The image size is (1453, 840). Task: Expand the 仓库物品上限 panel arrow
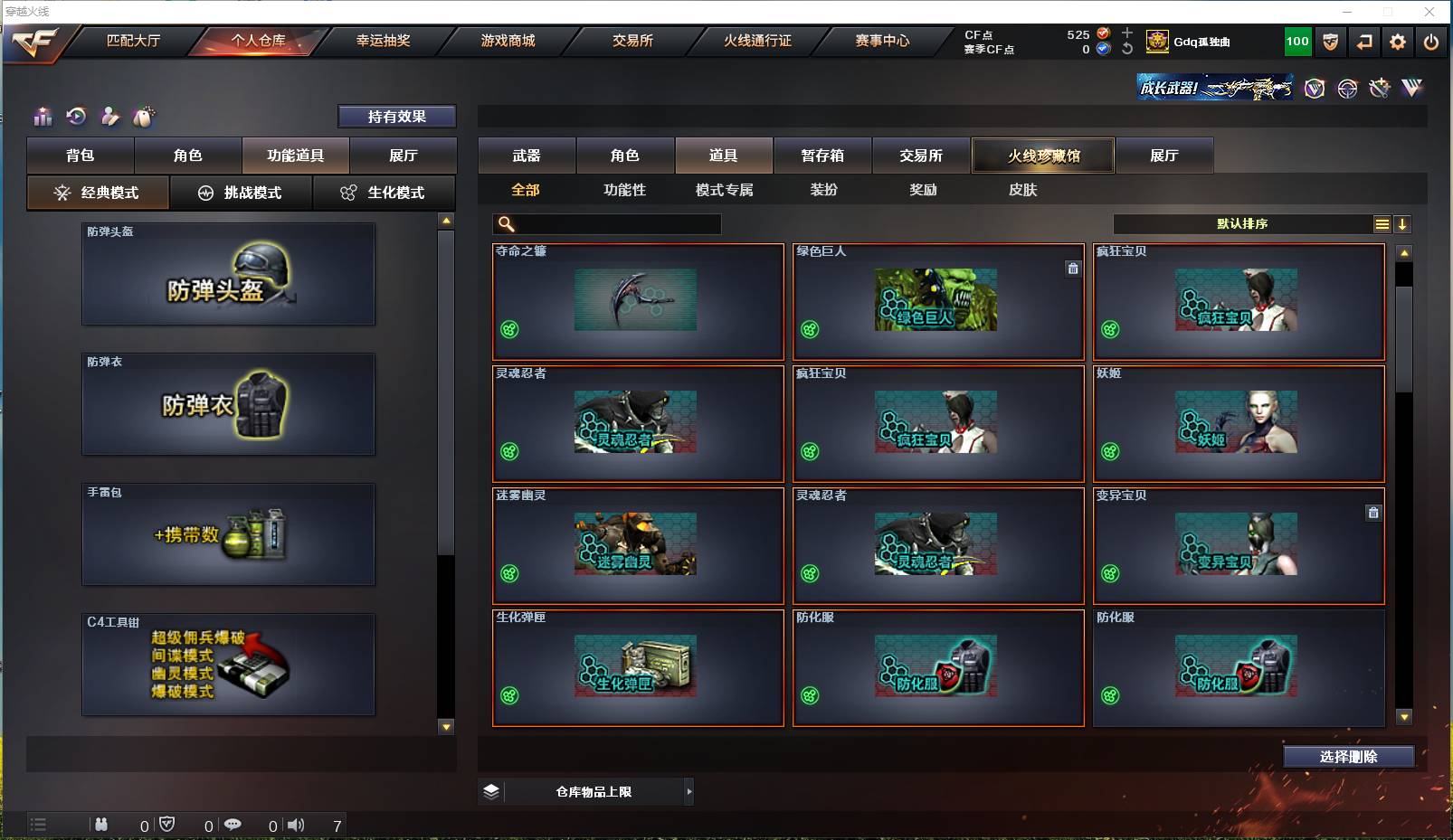689,791
